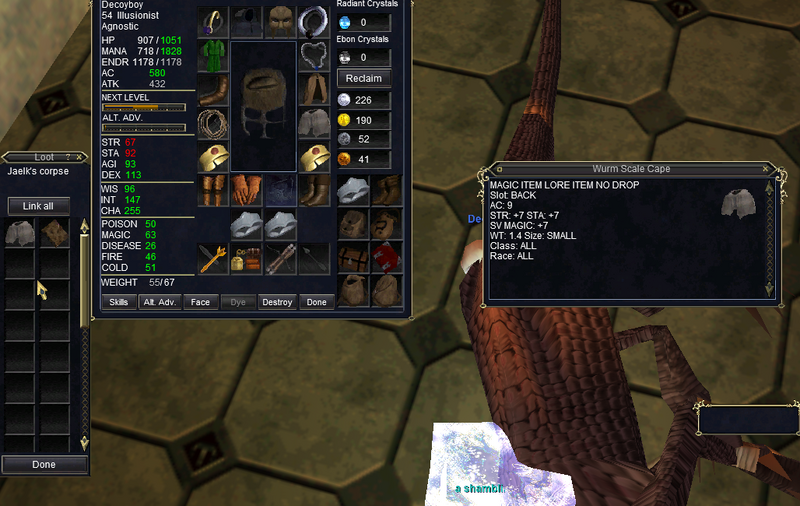Open Alt. Adv. abilities window
This screenshot has height=506, width=800.
pyautogui.click(x=159, y=302)
